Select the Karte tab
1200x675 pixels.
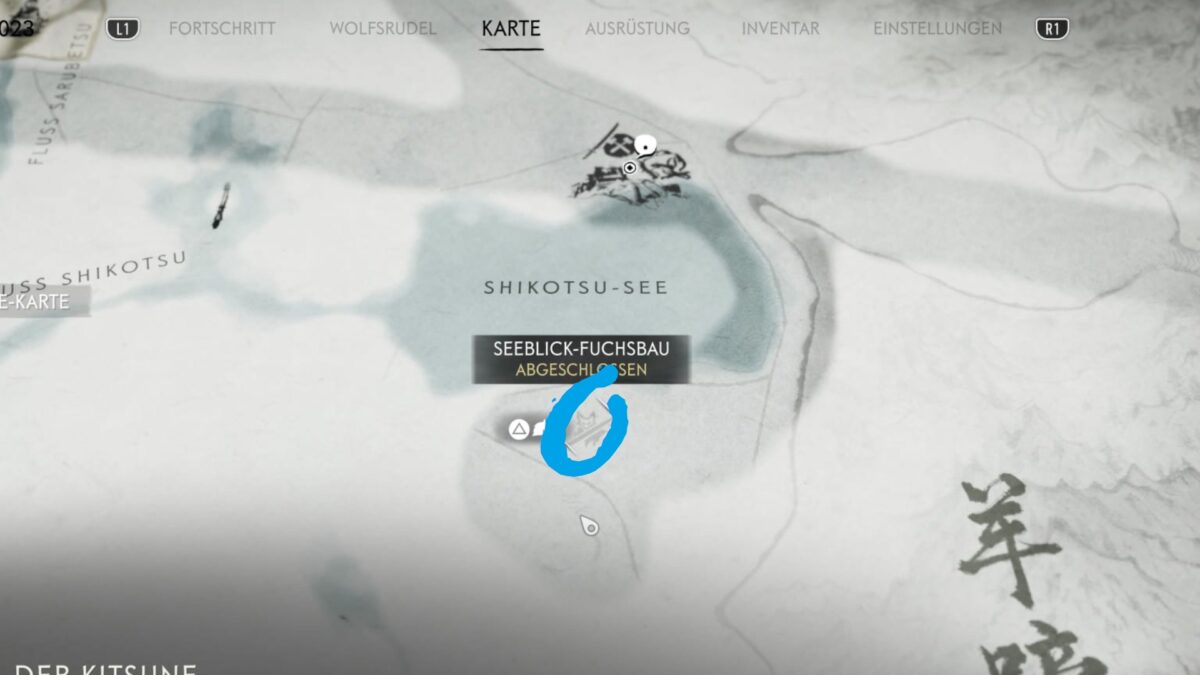[512, 29]
